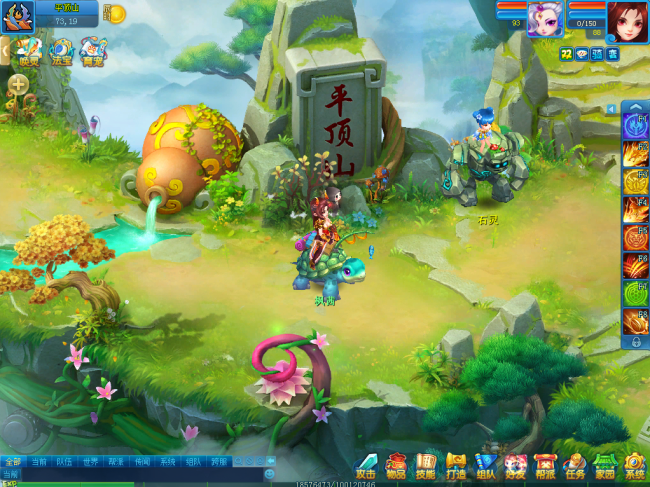
Task: Open the 组队 team menu
Action: tap(486, 465)
